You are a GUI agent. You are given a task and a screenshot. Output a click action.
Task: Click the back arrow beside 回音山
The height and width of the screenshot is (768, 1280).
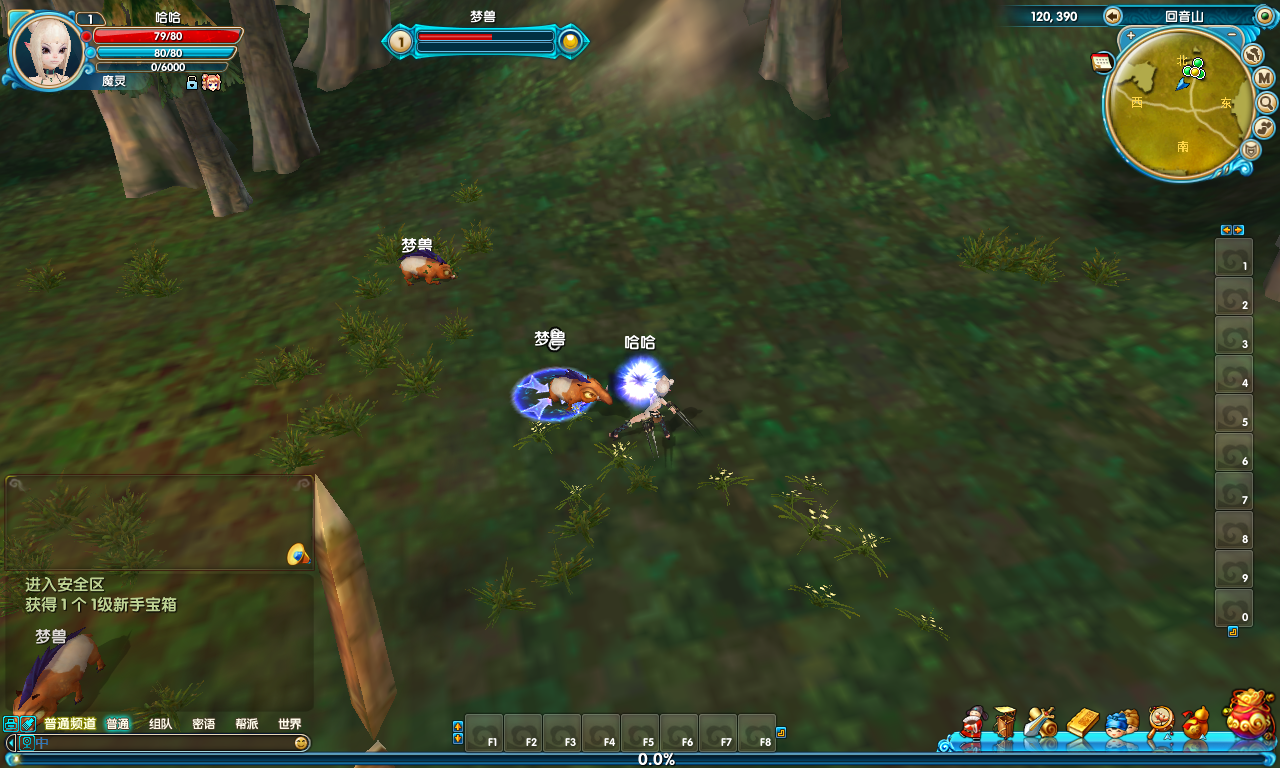click(1113, 16)
